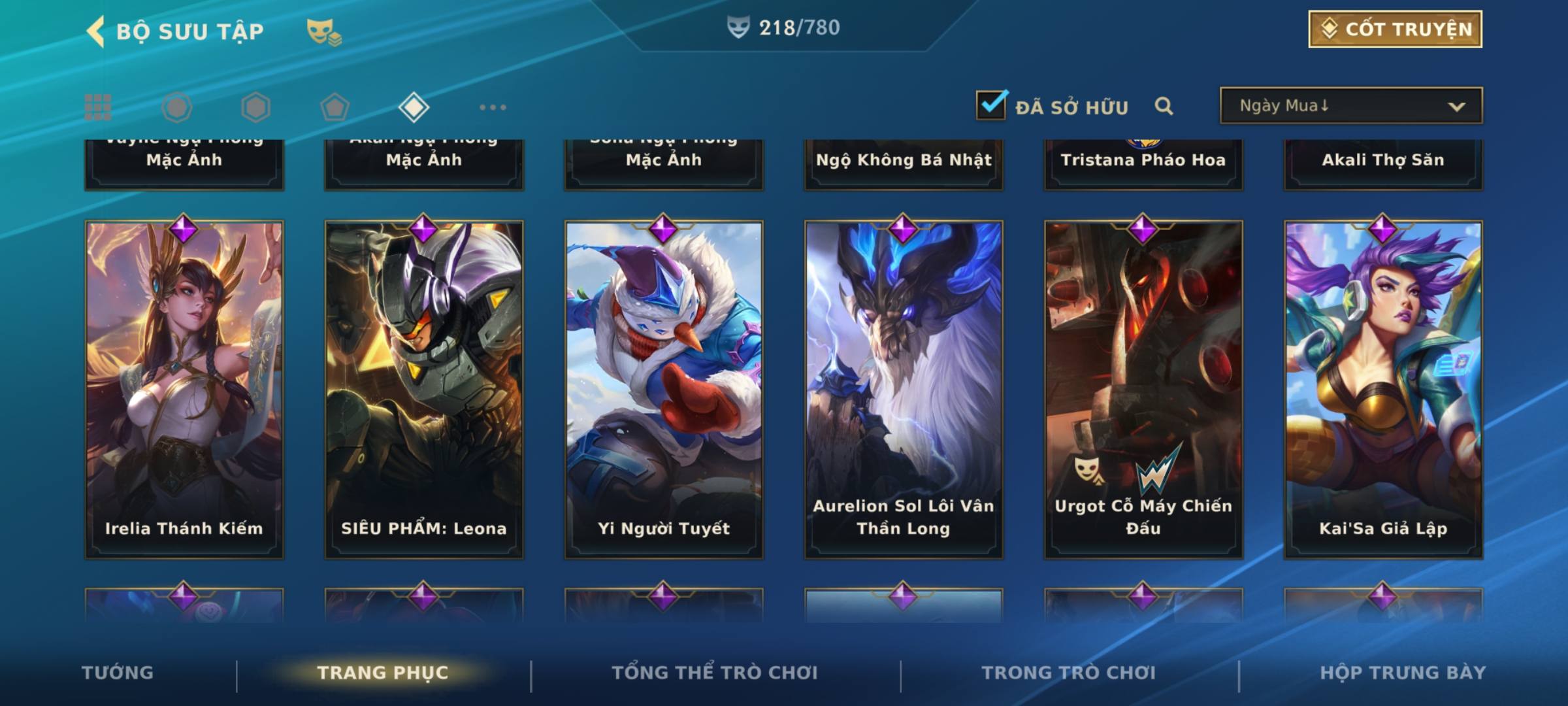Open the Ngày Mua sort dropdown
The image size is (1568, 706).
click(x=1350, y=106)
